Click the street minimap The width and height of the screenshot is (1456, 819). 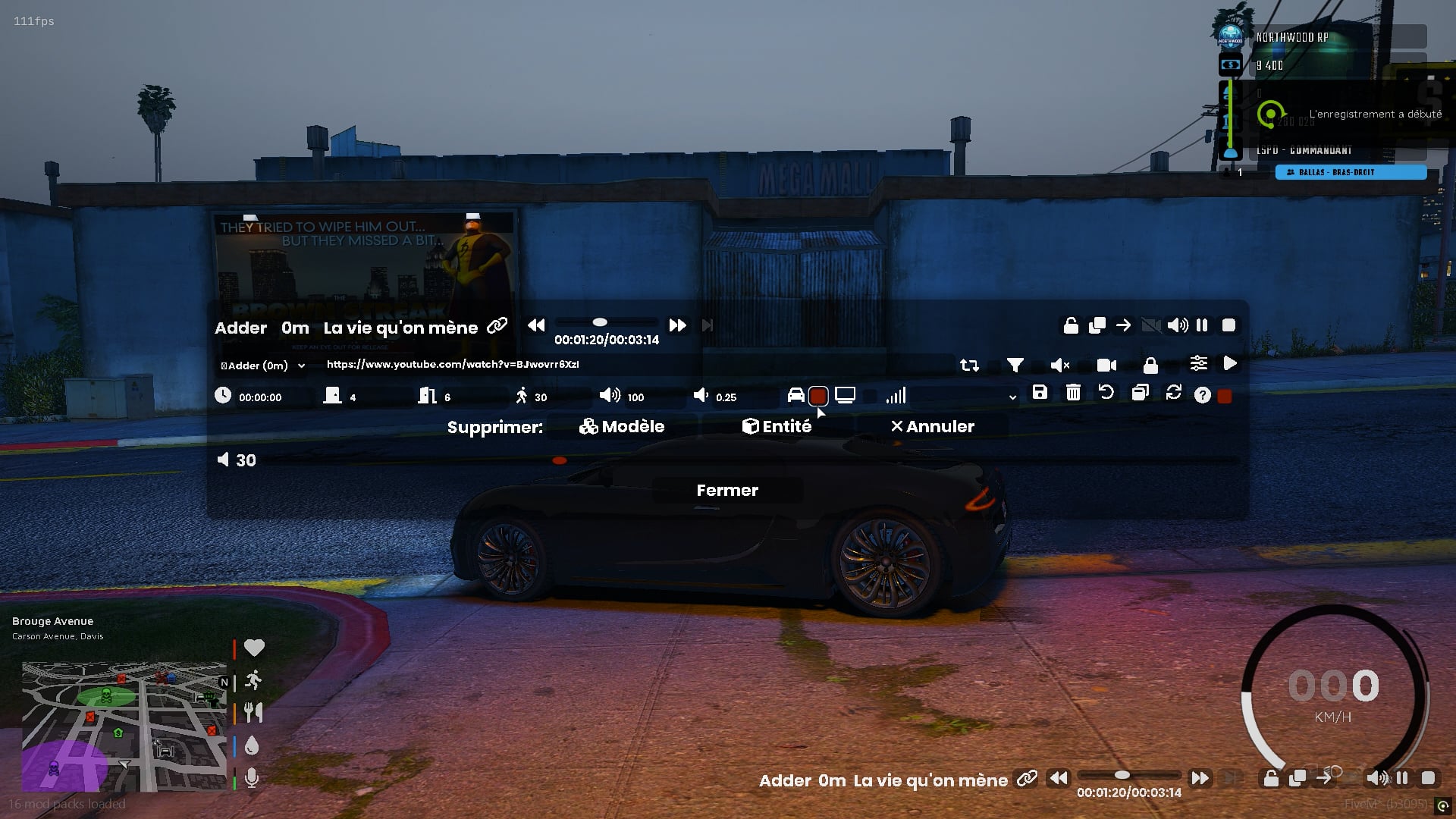click(x=124, y=726)
